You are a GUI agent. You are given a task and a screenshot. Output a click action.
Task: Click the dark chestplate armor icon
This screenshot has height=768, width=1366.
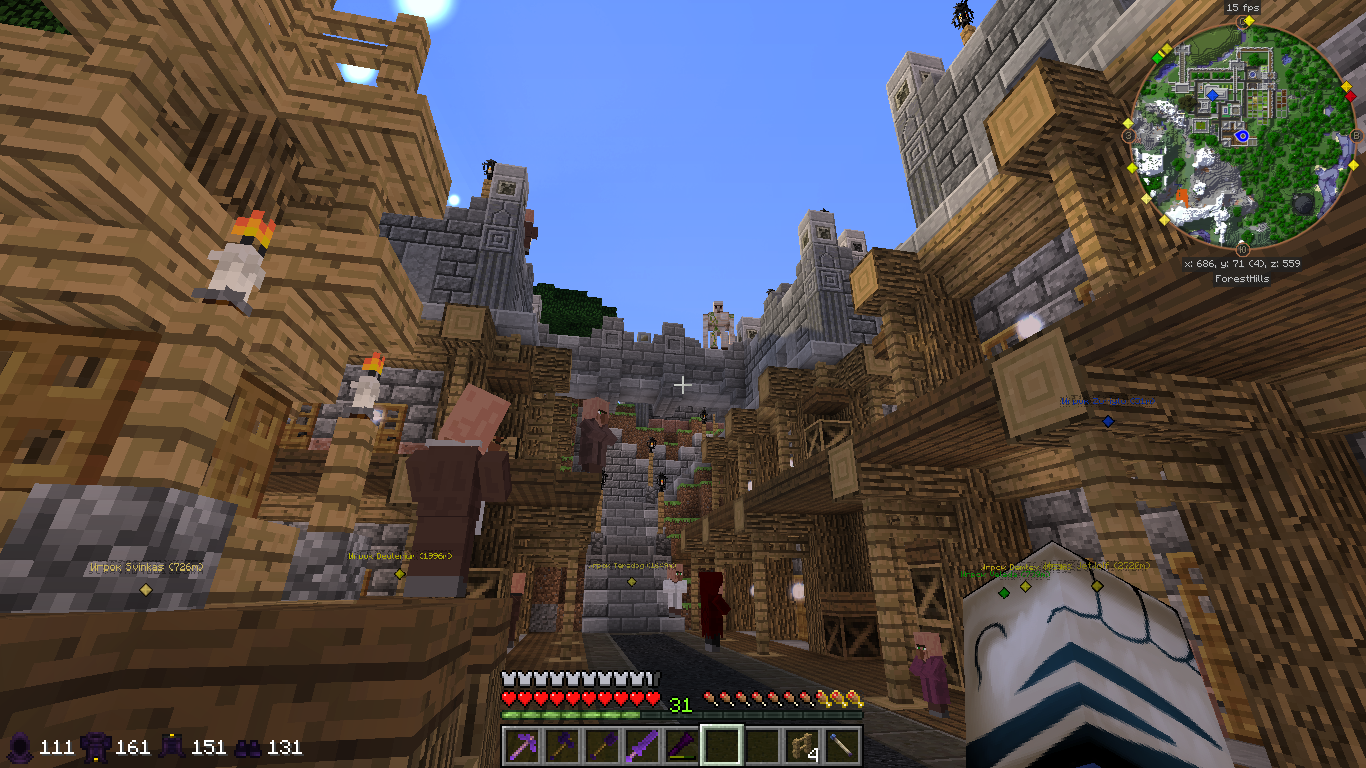point(97,746)
